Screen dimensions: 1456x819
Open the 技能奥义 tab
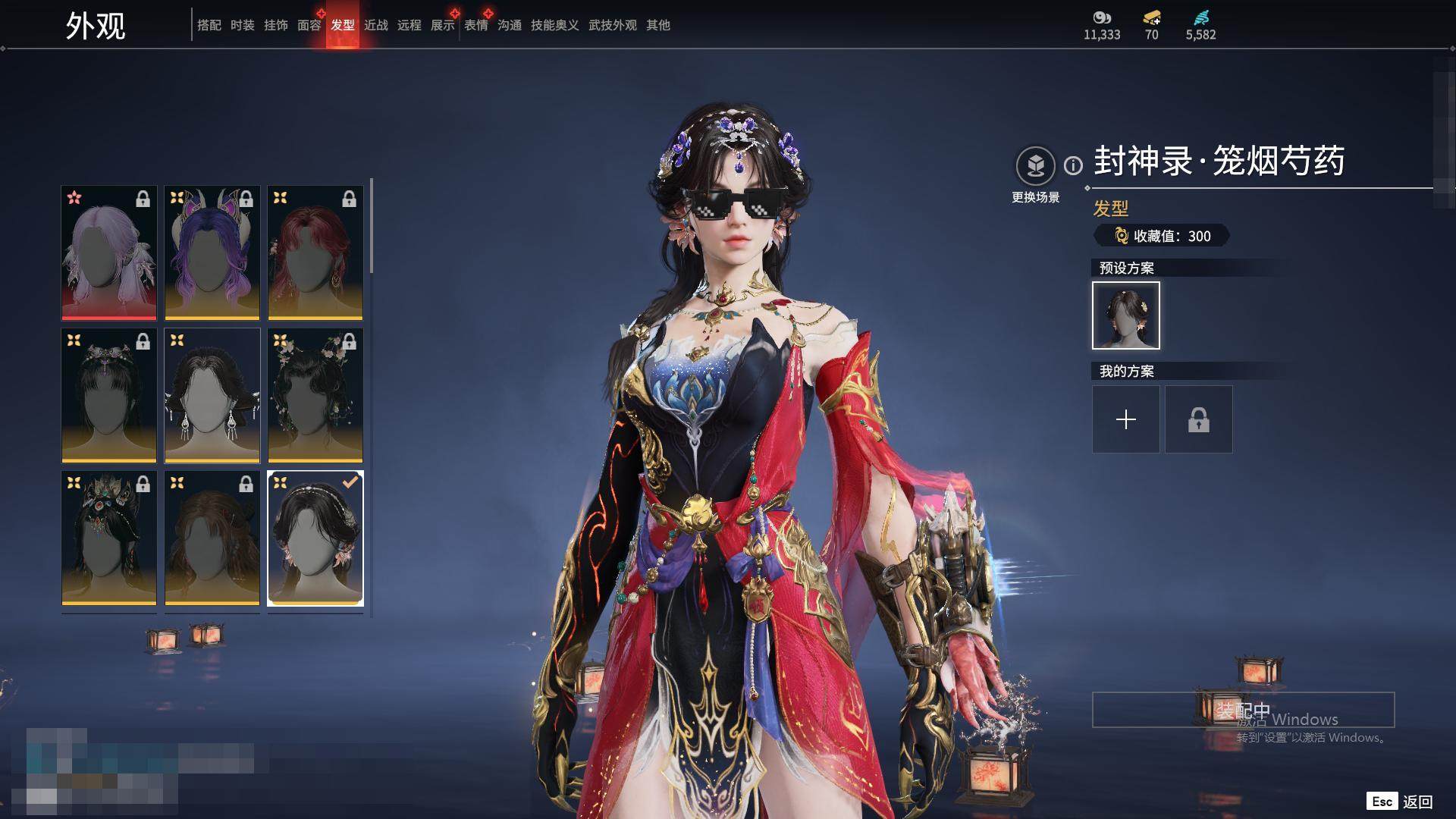point(554,25)
